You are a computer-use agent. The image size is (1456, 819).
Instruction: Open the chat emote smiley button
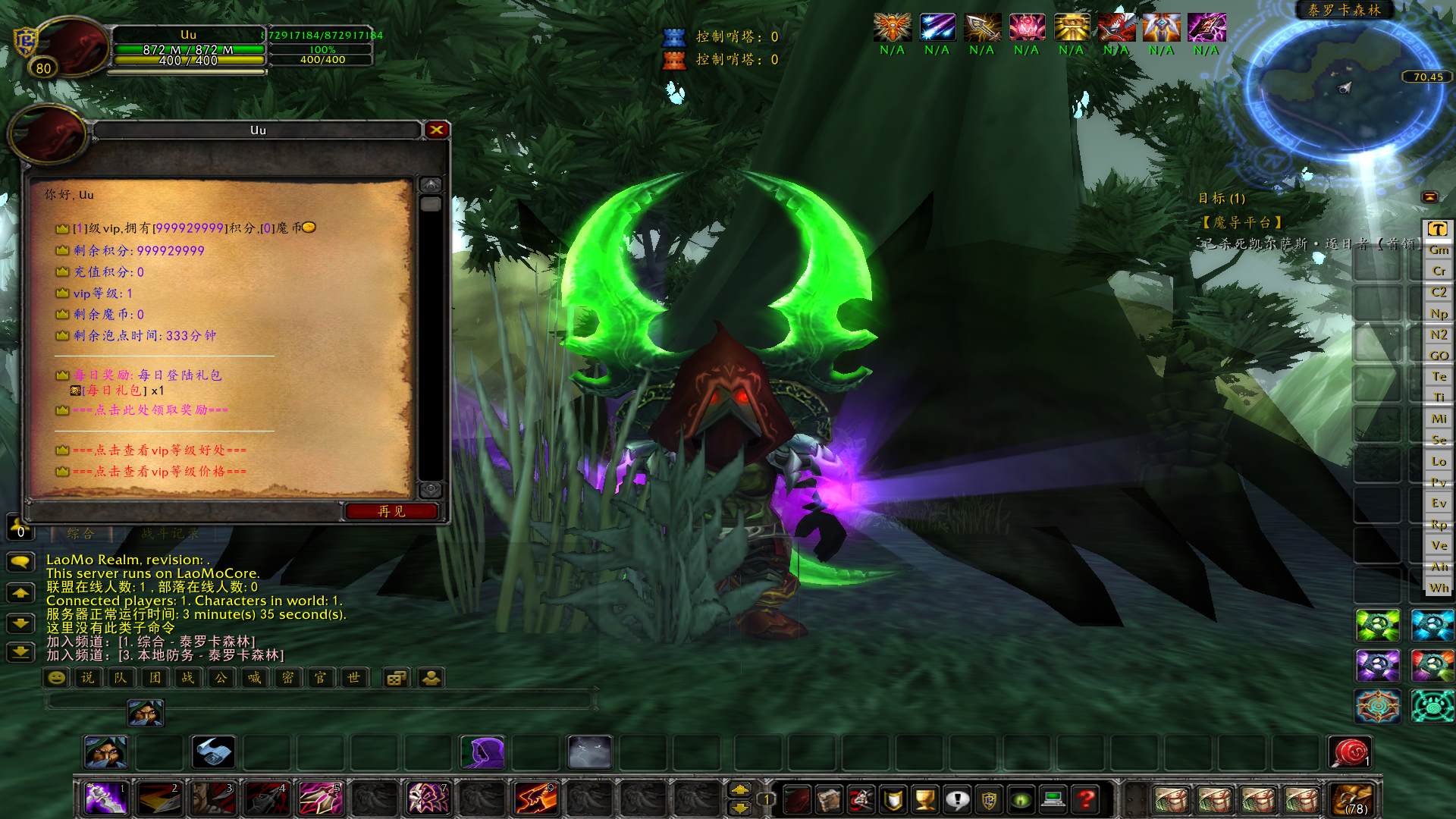coord(56,678)
